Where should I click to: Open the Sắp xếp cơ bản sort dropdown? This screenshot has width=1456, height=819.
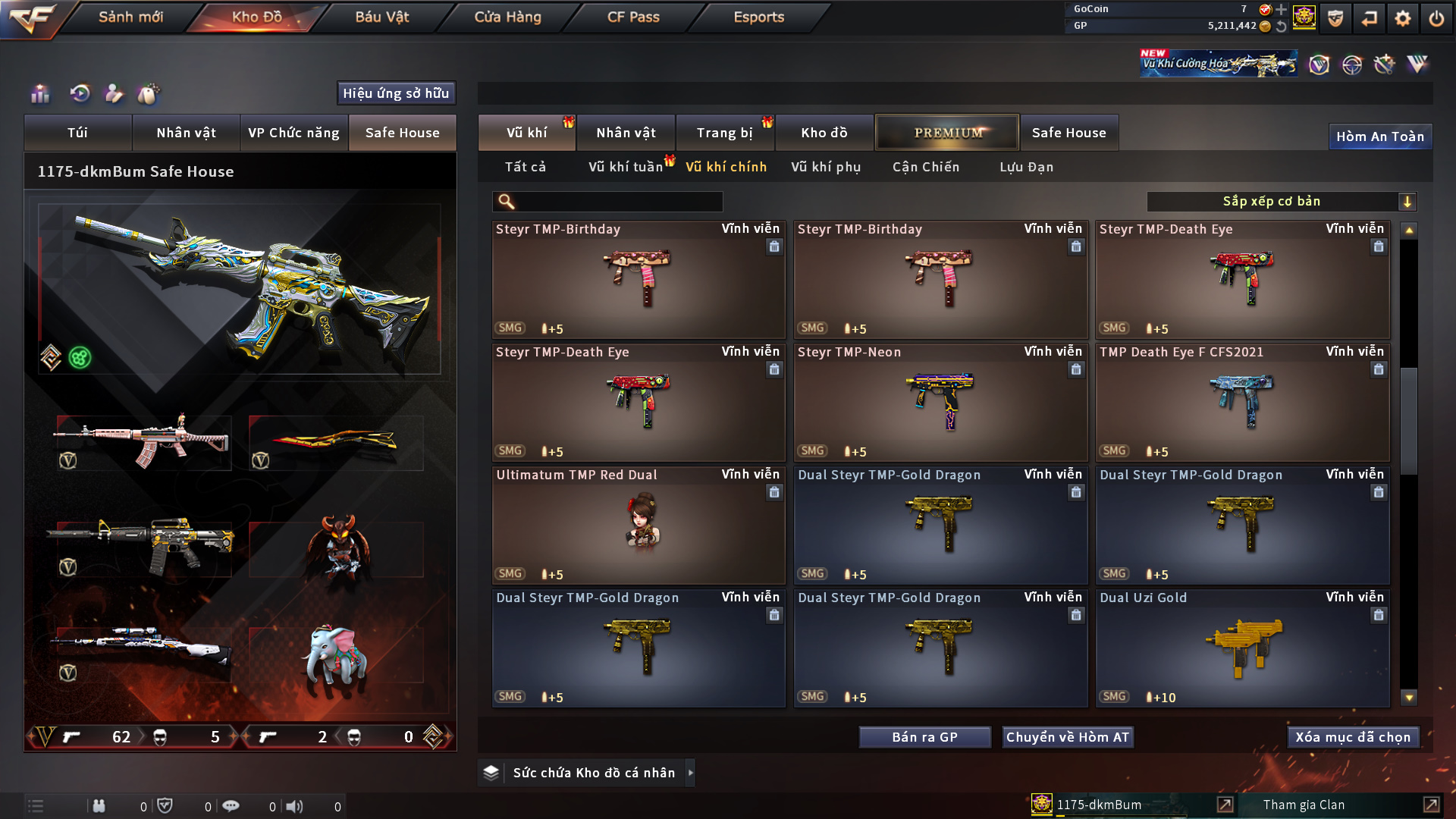[x=1281, y=202]
